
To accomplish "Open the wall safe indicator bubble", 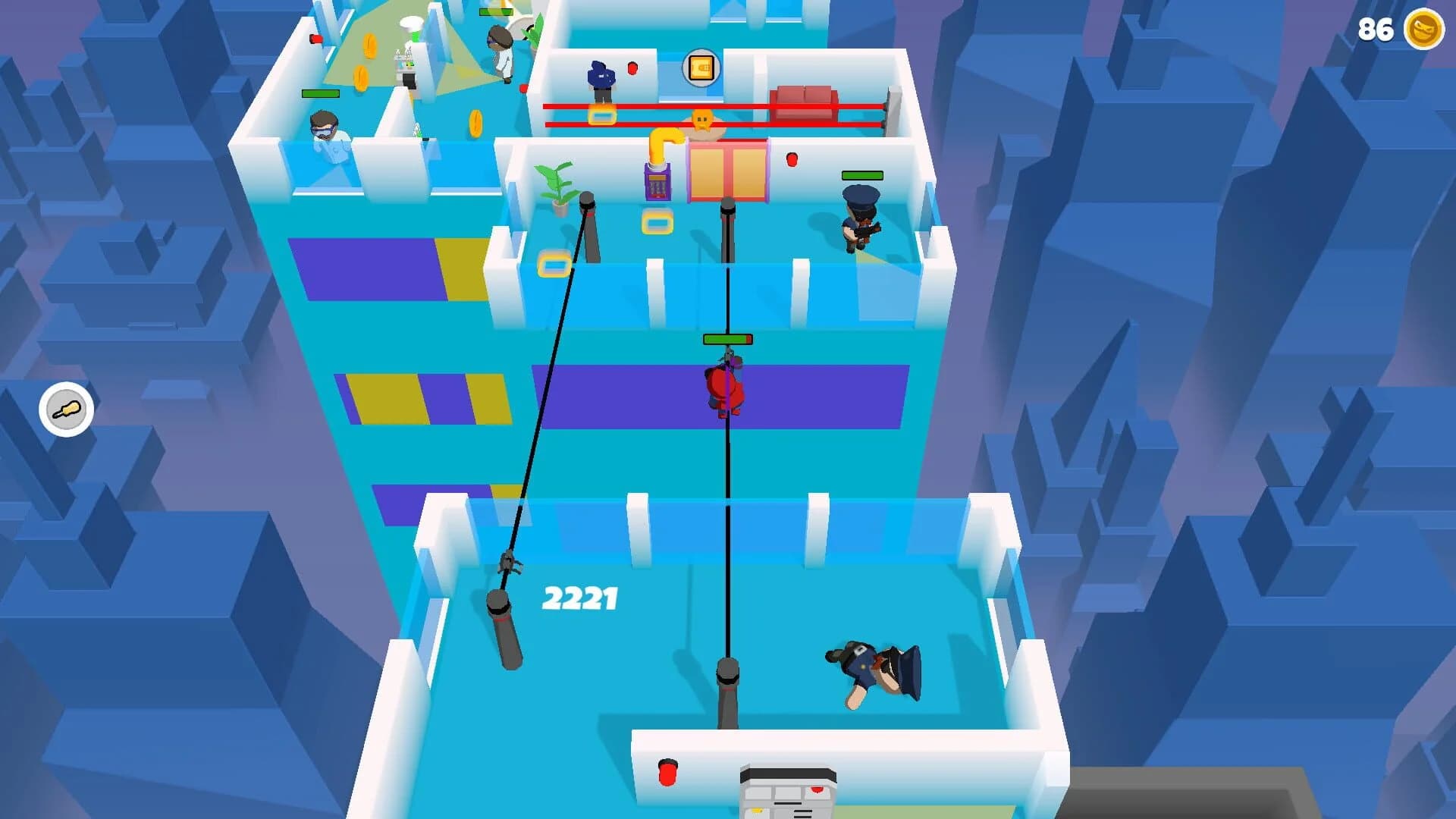I will coord(702,67).
